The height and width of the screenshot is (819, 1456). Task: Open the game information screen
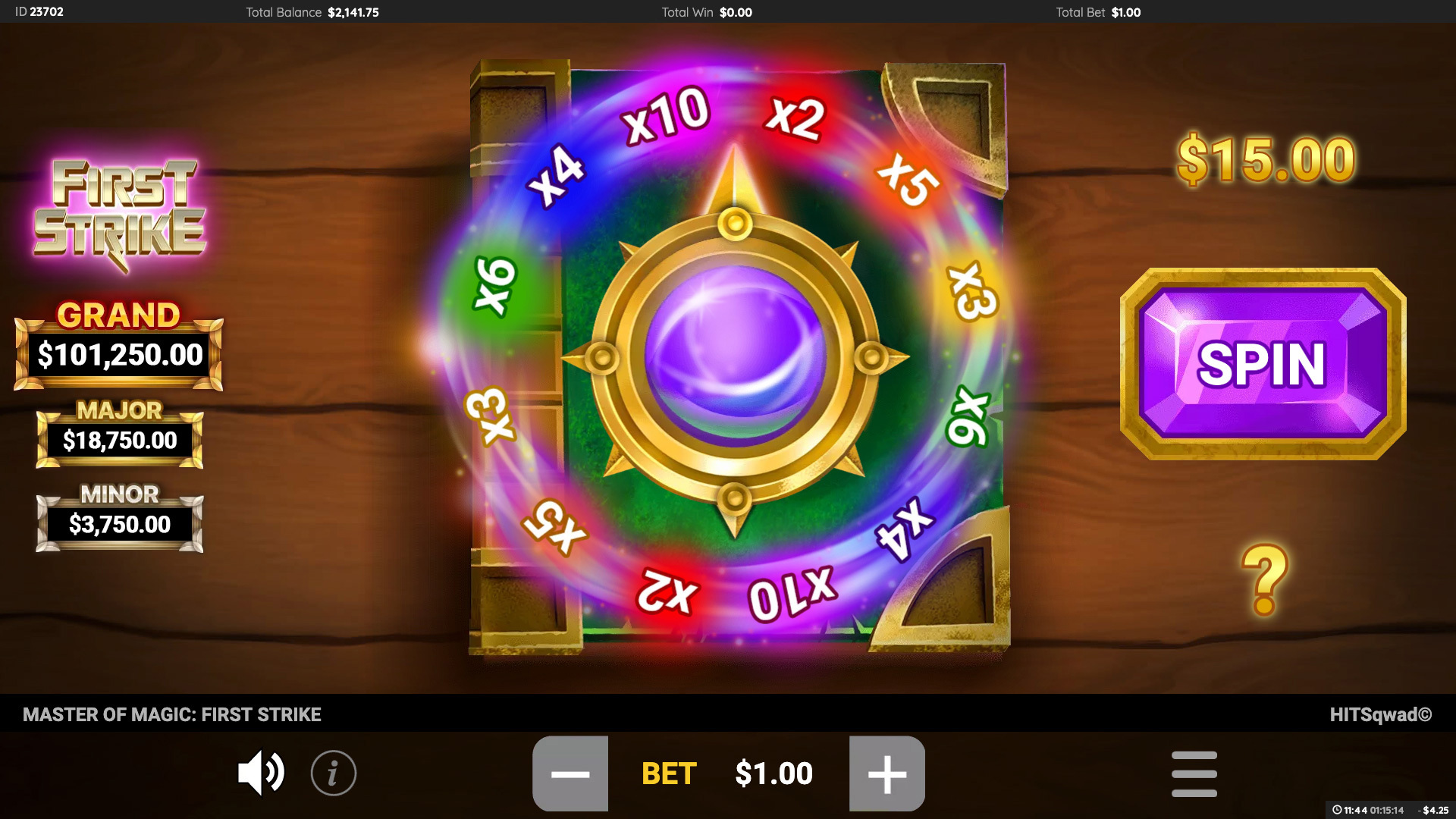[x=332, y=773]
